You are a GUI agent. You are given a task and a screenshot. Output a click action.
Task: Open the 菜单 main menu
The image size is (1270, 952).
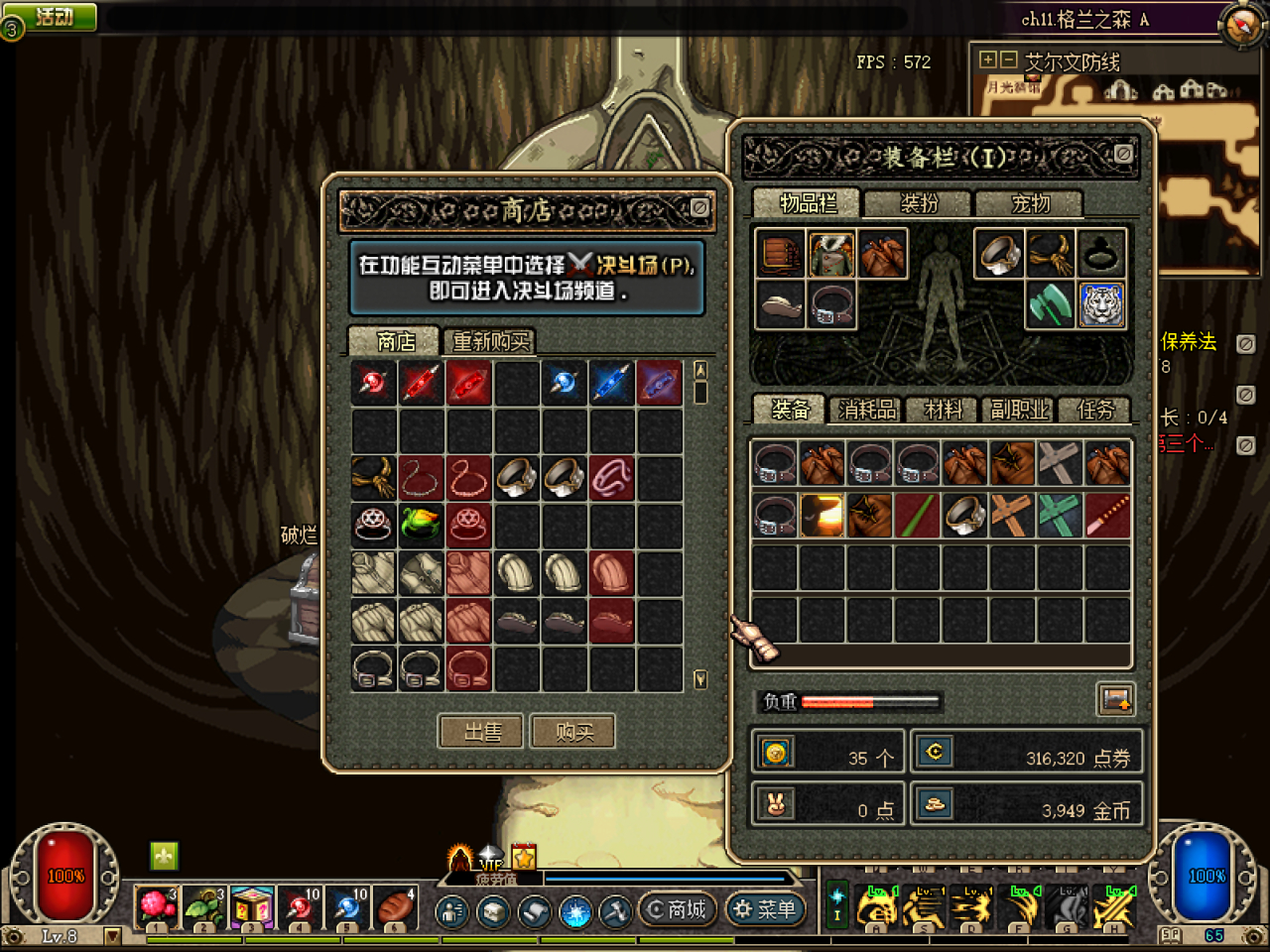coord(765,909)
